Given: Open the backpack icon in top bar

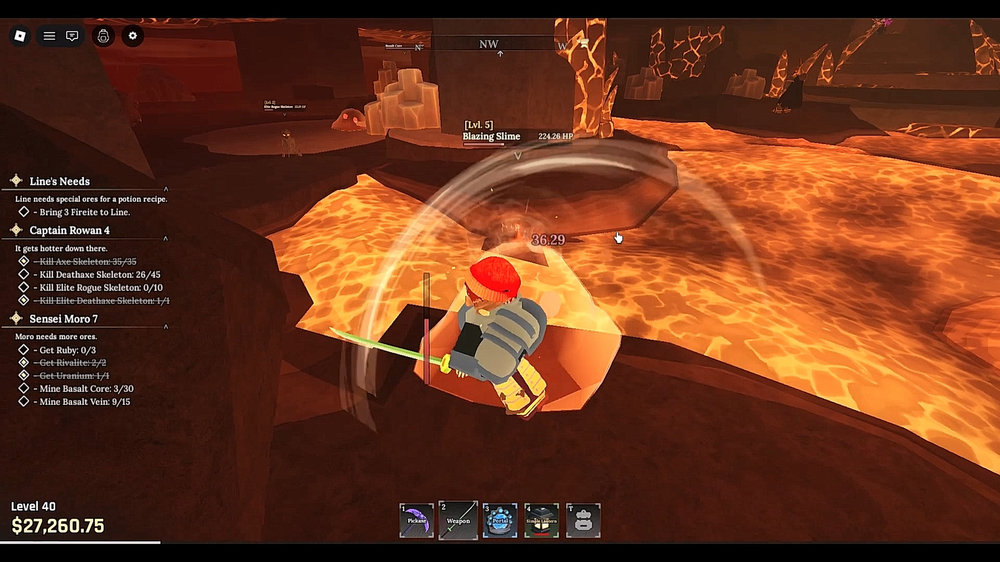Looking at the screenshot, I should pyautogui.click(x=103, y=36).
